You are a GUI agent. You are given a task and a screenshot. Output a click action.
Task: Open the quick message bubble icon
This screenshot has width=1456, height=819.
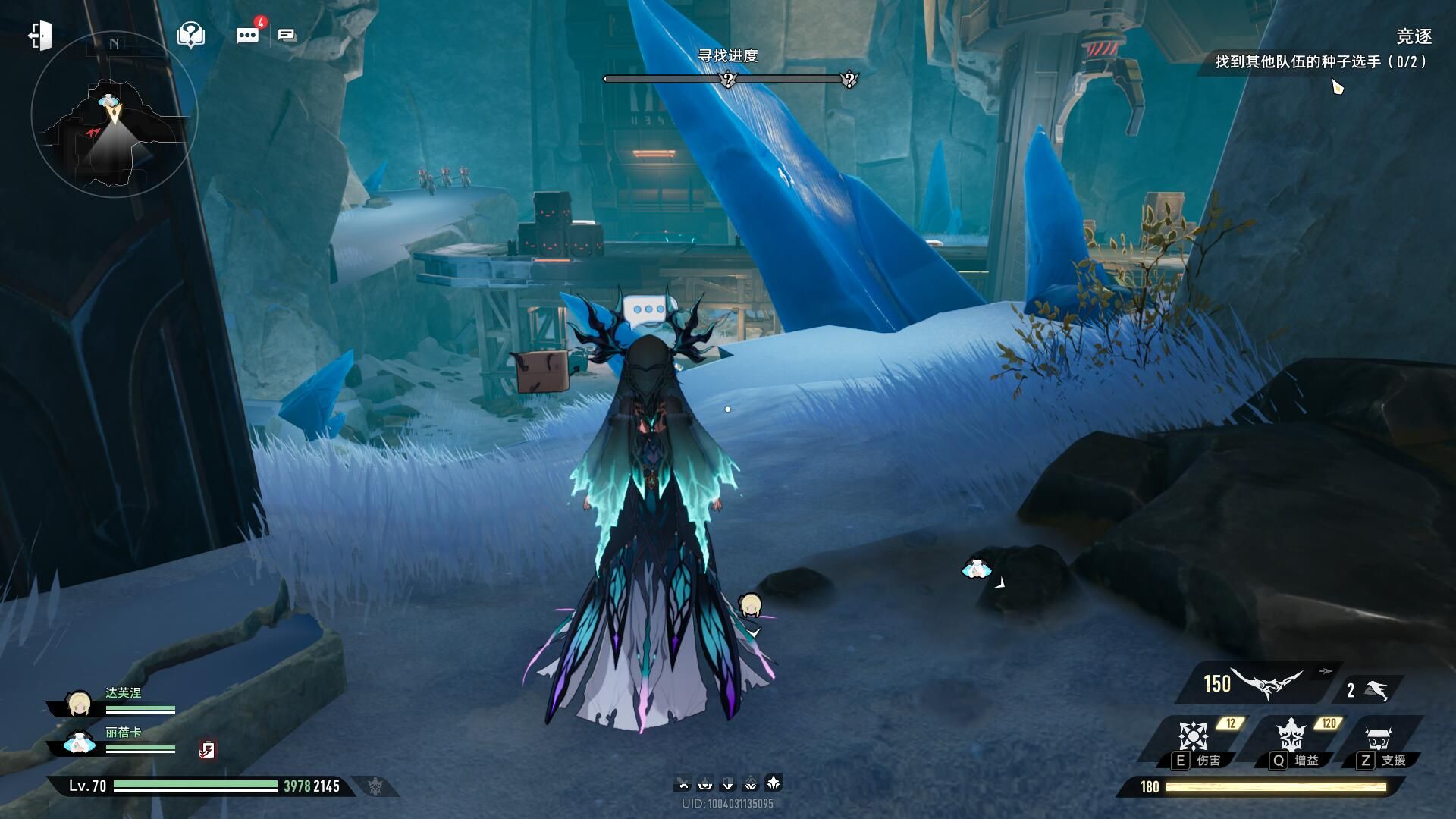(x=287, y=36)
